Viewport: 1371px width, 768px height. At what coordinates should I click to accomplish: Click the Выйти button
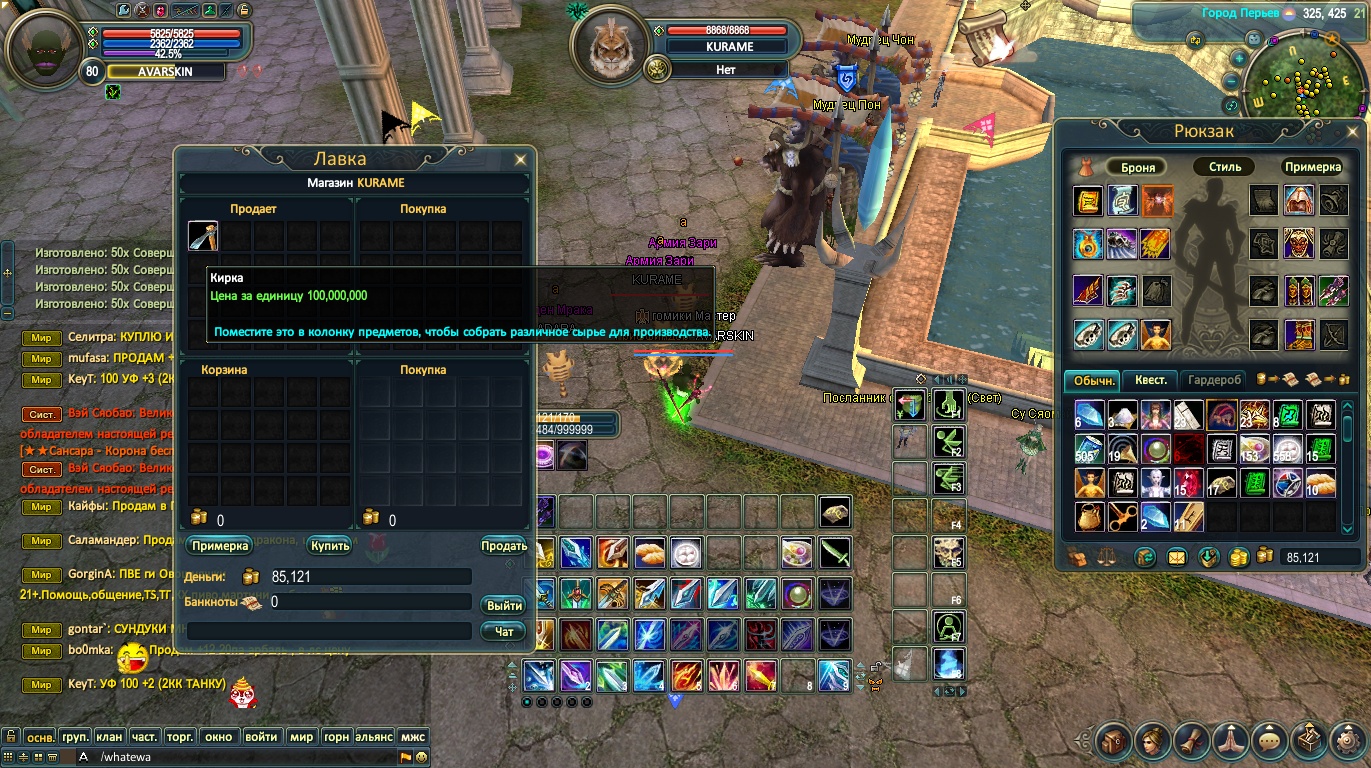coord(504,605)
